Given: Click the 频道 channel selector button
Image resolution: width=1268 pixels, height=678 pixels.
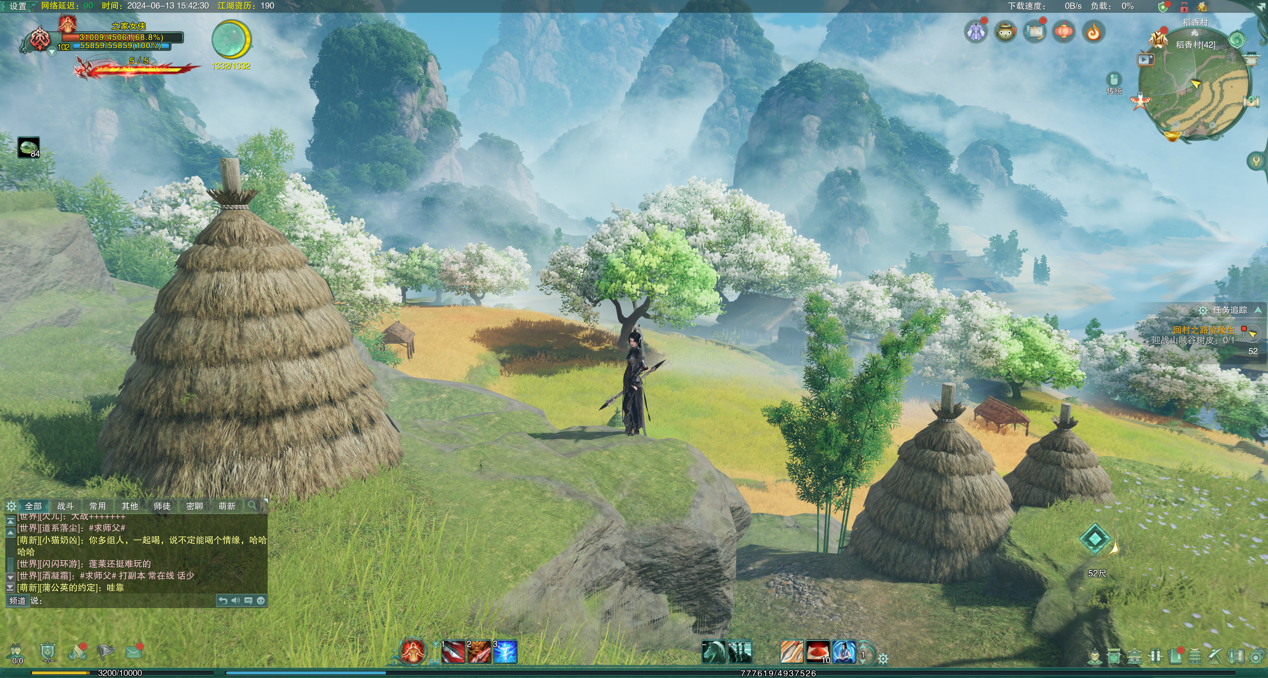Looking at the screenshot, I should (x=17, y=601).
